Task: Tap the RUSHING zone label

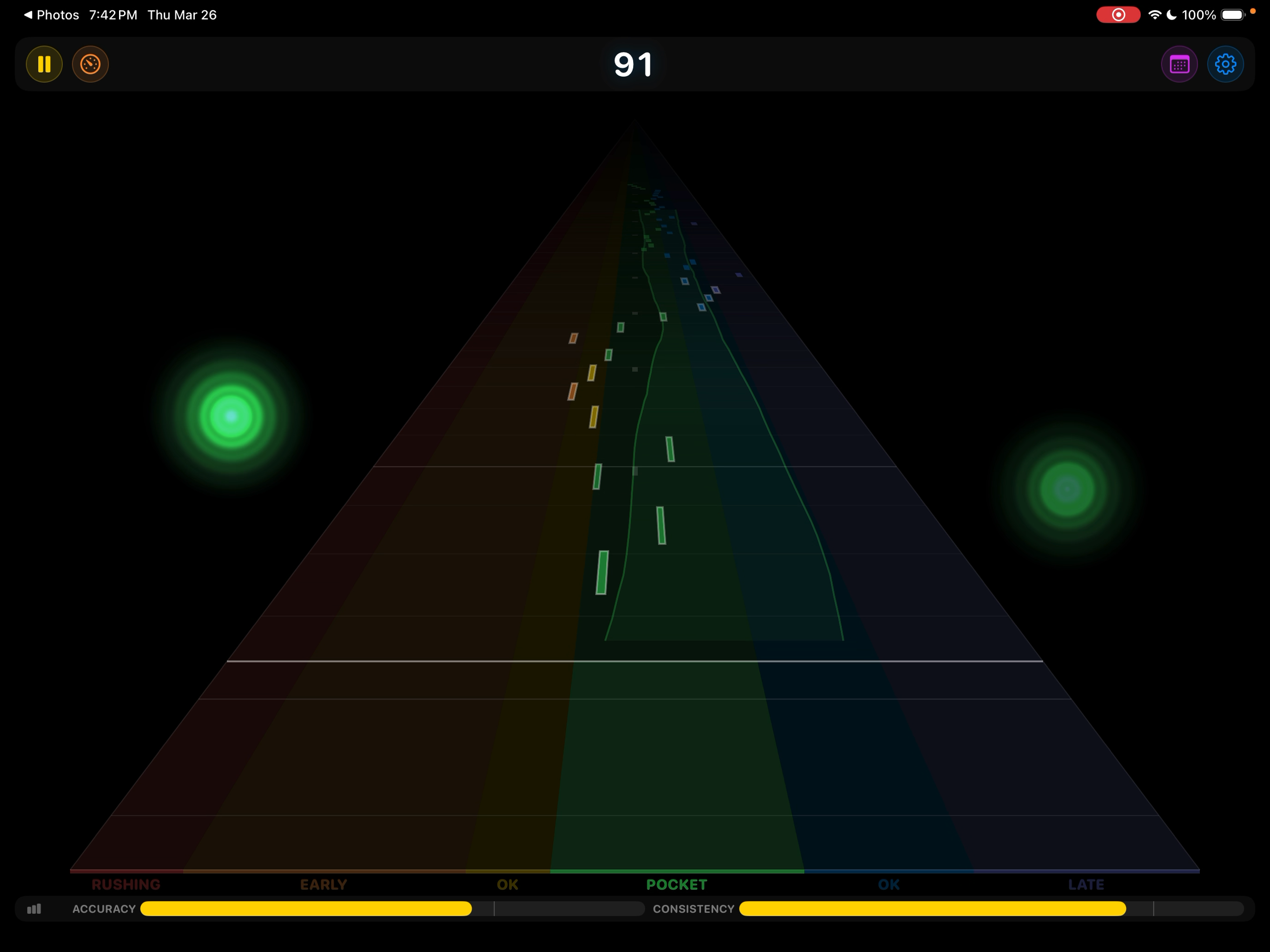Action: tap(126, 884)
